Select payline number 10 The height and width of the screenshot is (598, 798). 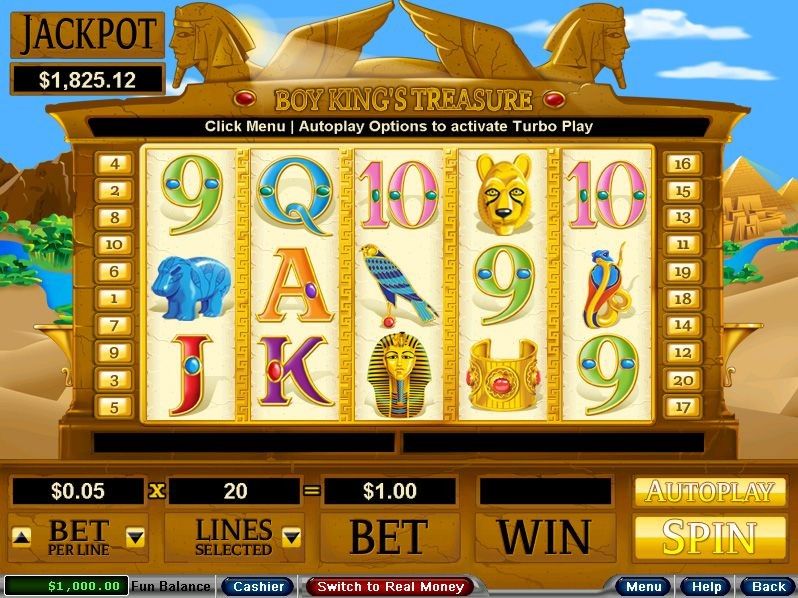click(x=114, y=244)
